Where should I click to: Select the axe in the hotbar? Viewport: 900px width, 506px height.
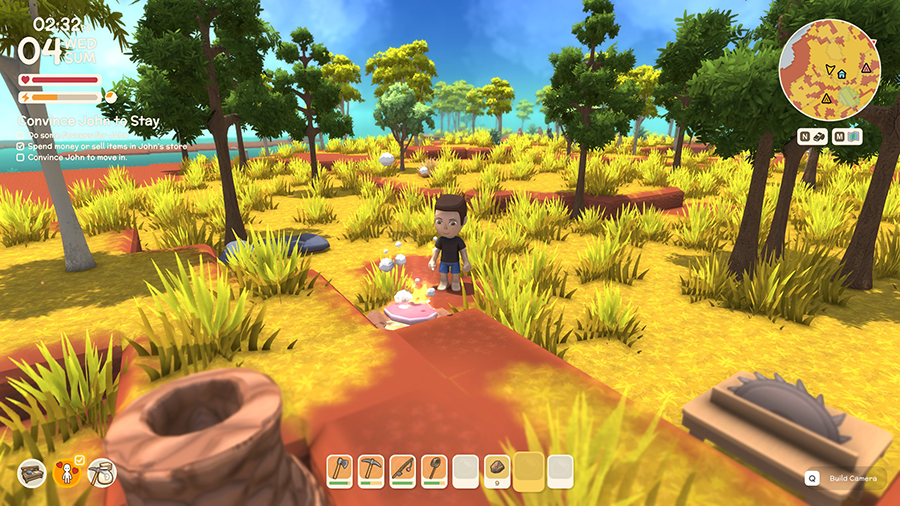pos(340,470)
